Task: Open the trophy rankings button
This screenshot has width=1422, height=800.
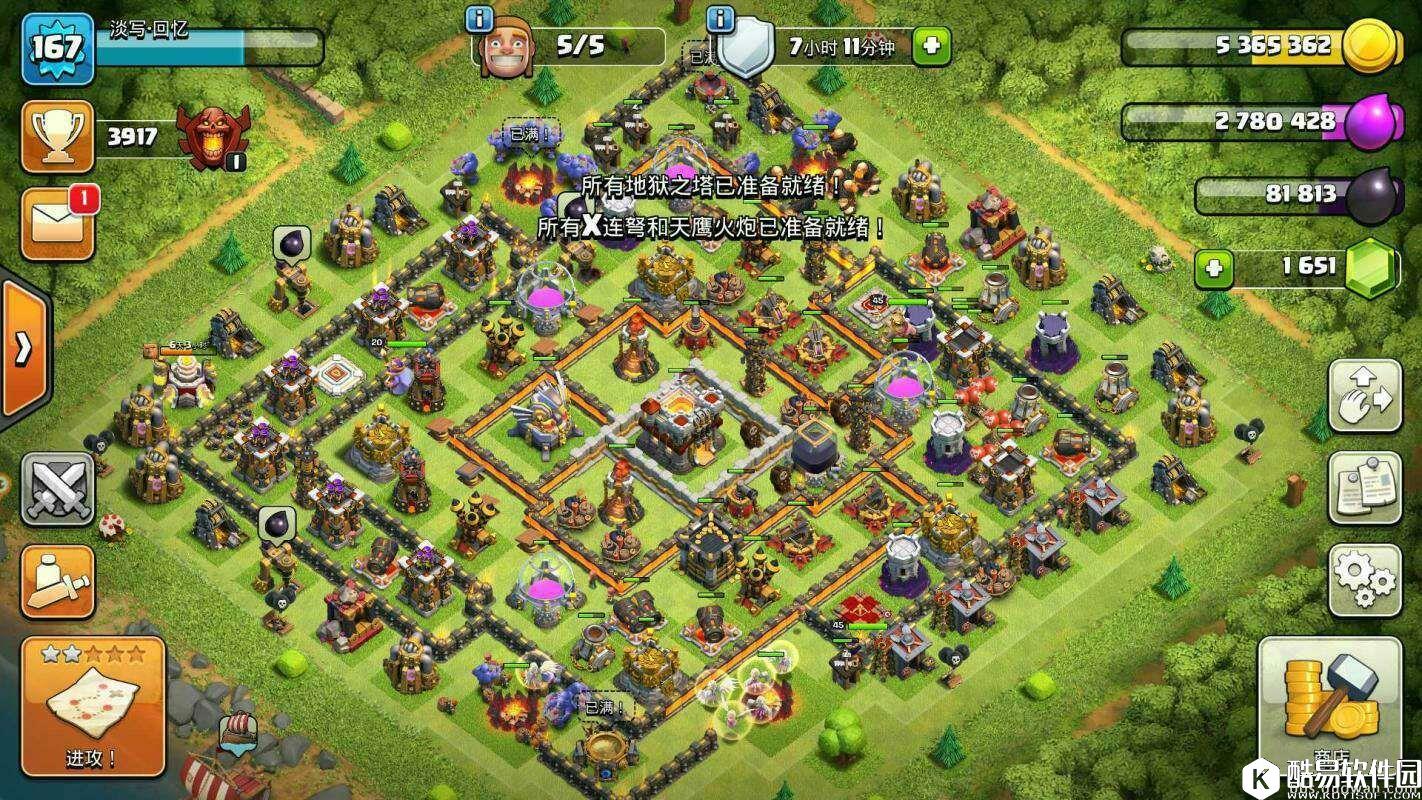Action: [57, 136]
